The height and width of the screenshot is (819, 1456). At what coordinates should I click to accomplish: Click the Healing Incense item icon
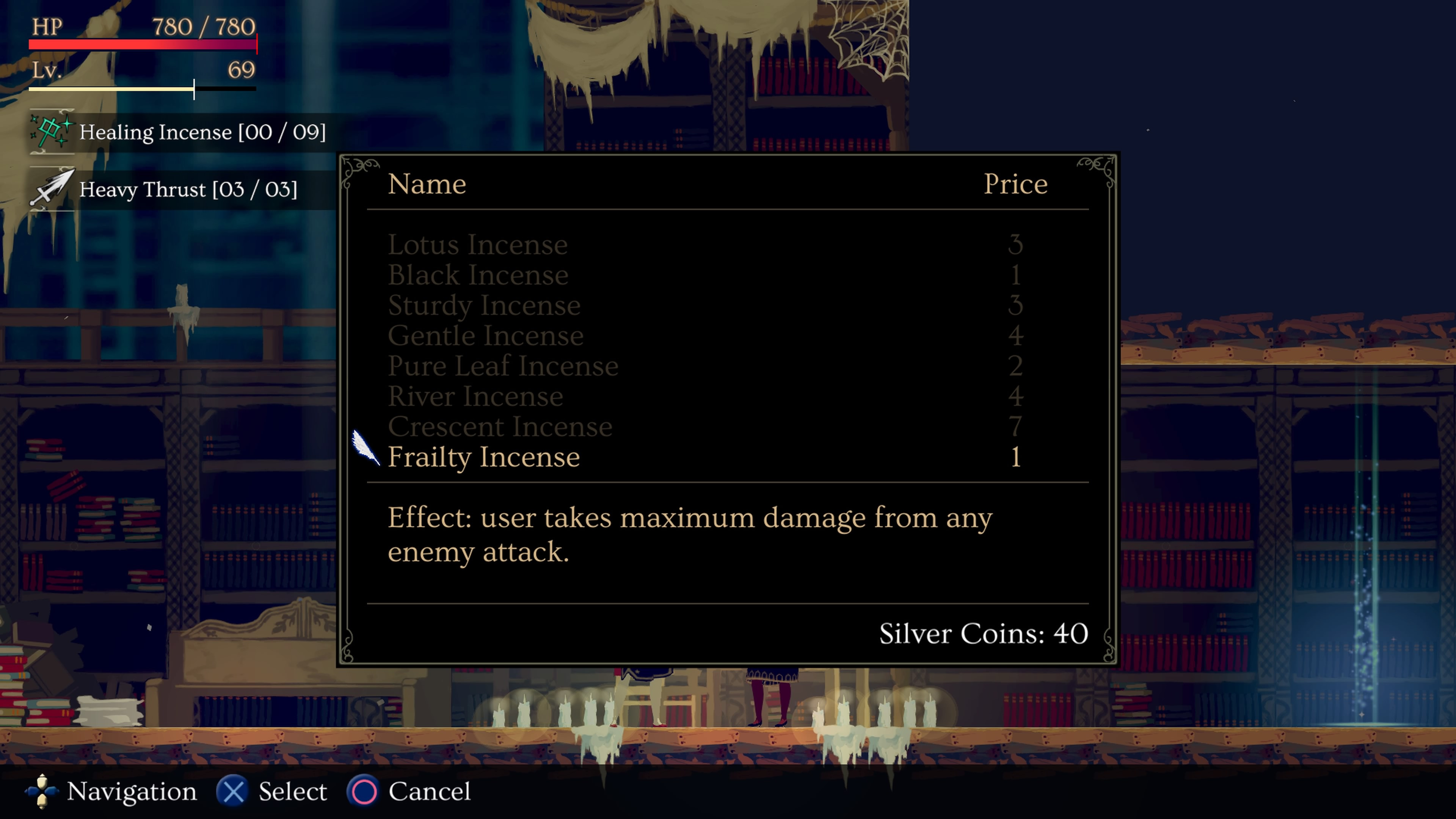[52, 132]
